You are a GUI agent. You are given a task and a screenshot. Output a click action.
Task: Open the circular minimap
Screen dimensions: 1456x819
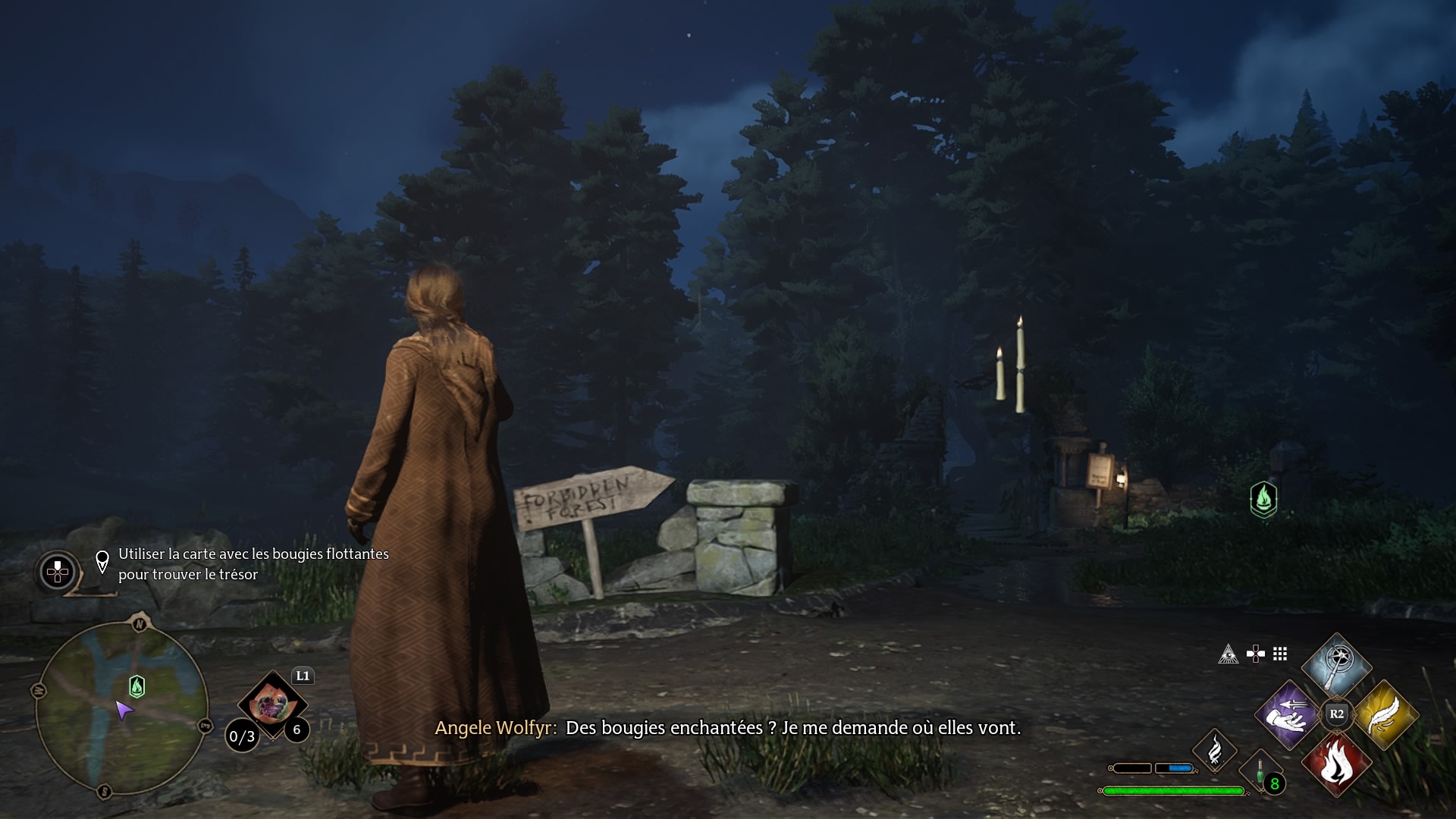tap(121, 708)
